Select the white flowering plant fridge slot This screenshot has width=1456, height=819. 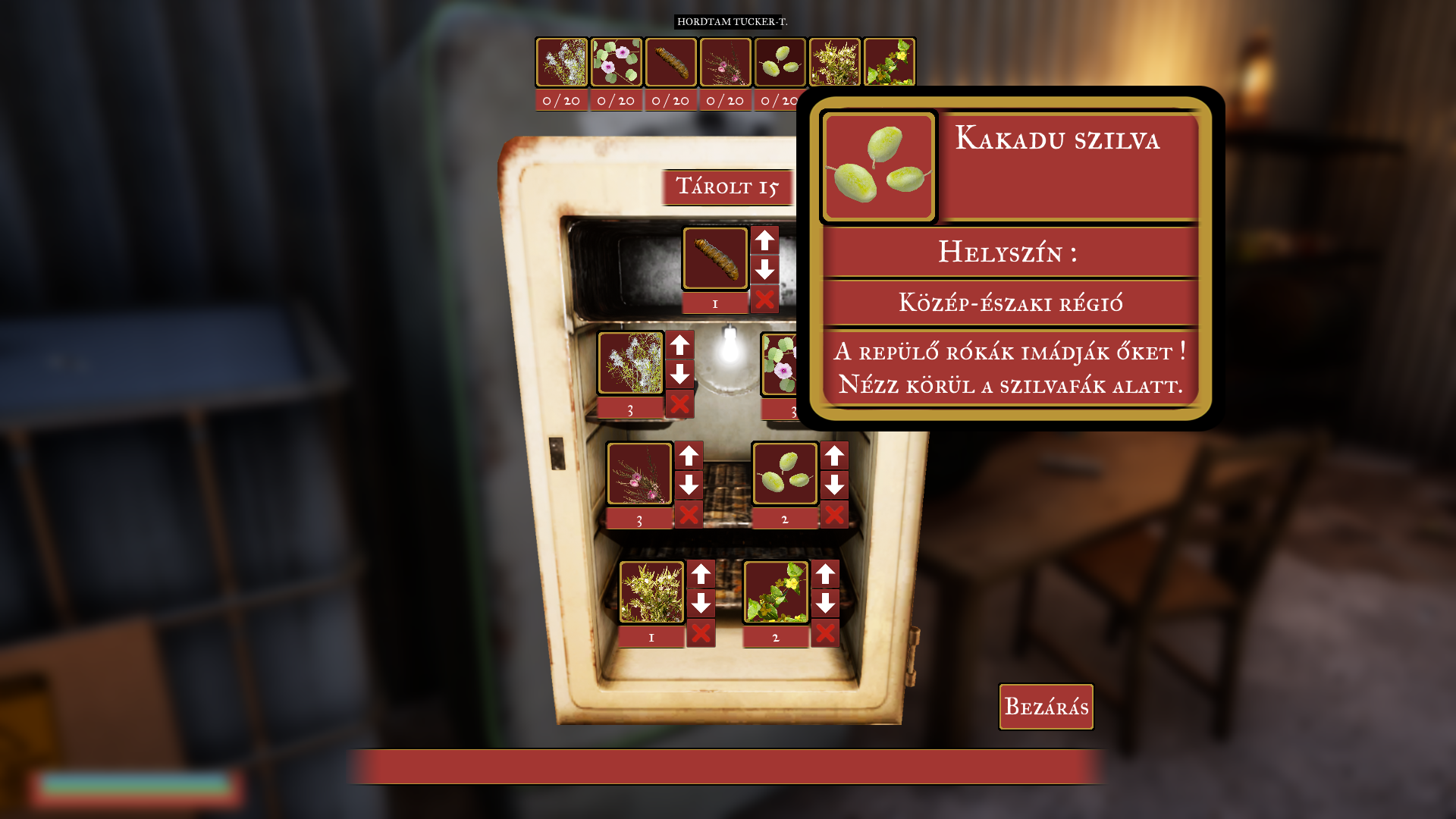(x=631, y=363)
